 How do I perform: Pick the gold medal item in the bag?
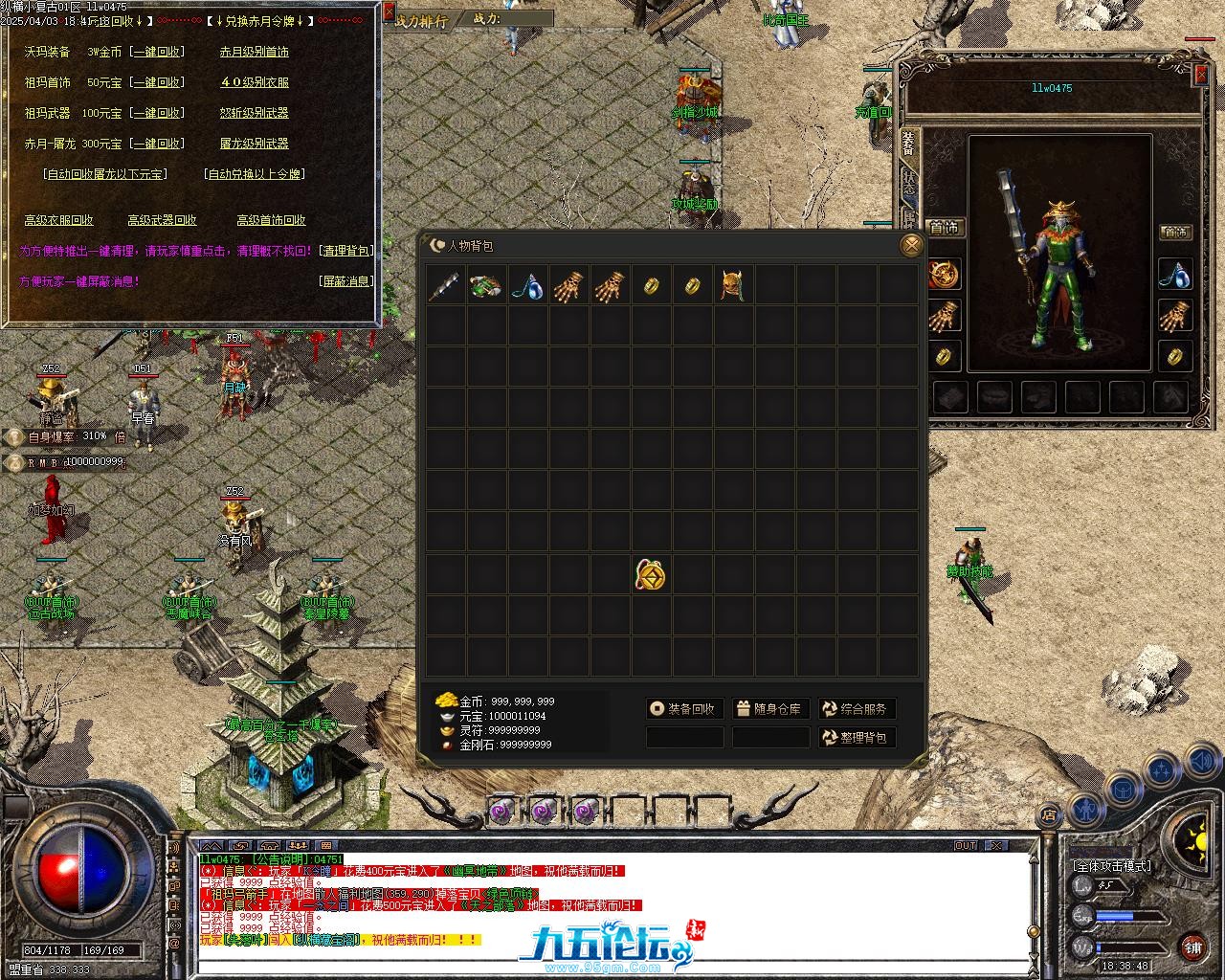pyautogui.click(x=651, y=575)
